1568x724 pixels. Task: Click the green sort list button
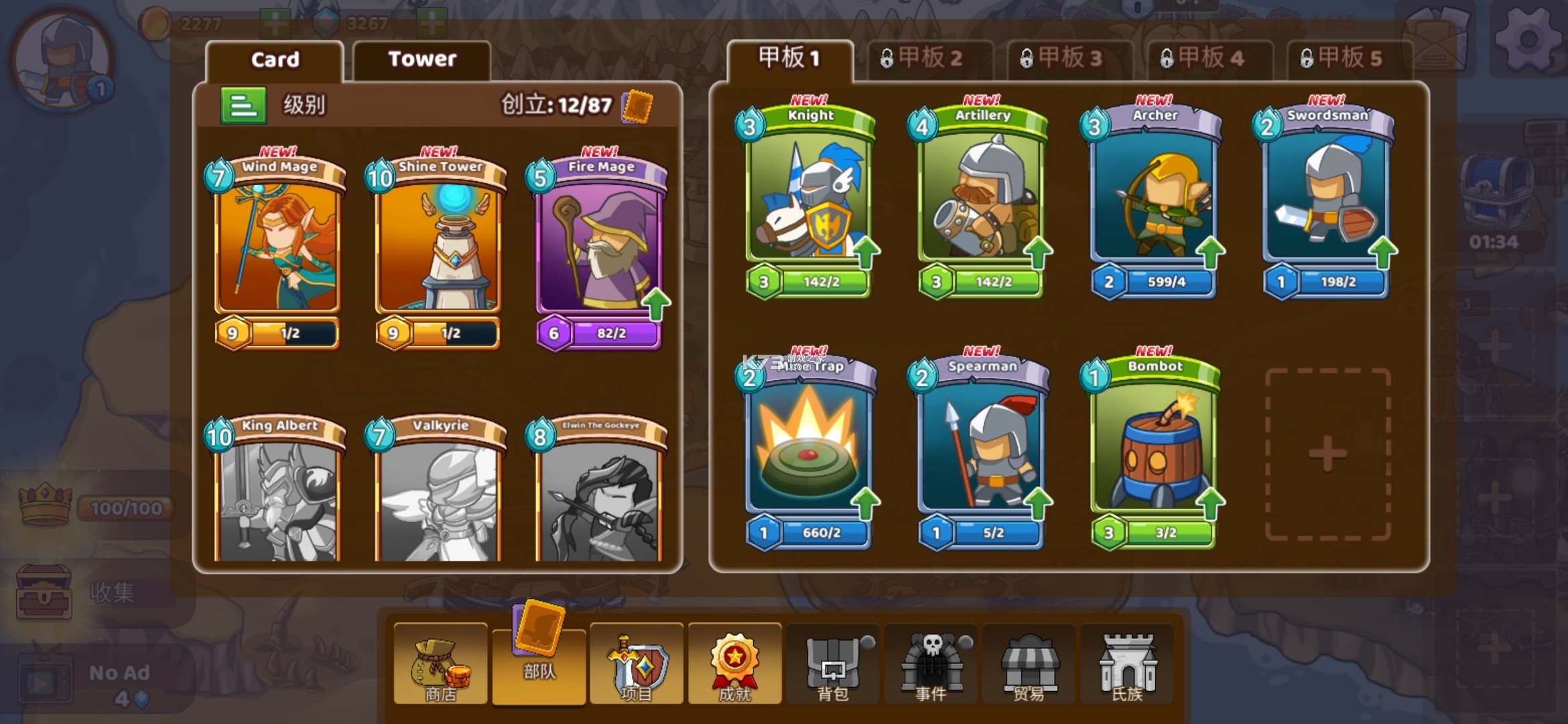243,105
